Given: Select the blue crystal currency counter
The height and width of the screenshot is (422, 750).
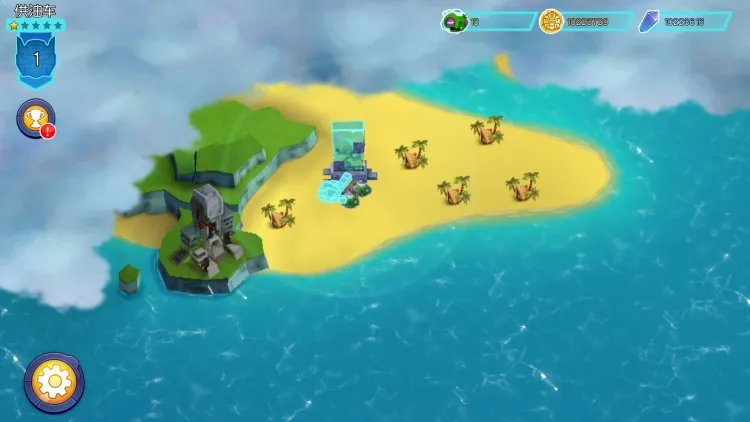Looking at the screenshot, I should click(682, 21).
